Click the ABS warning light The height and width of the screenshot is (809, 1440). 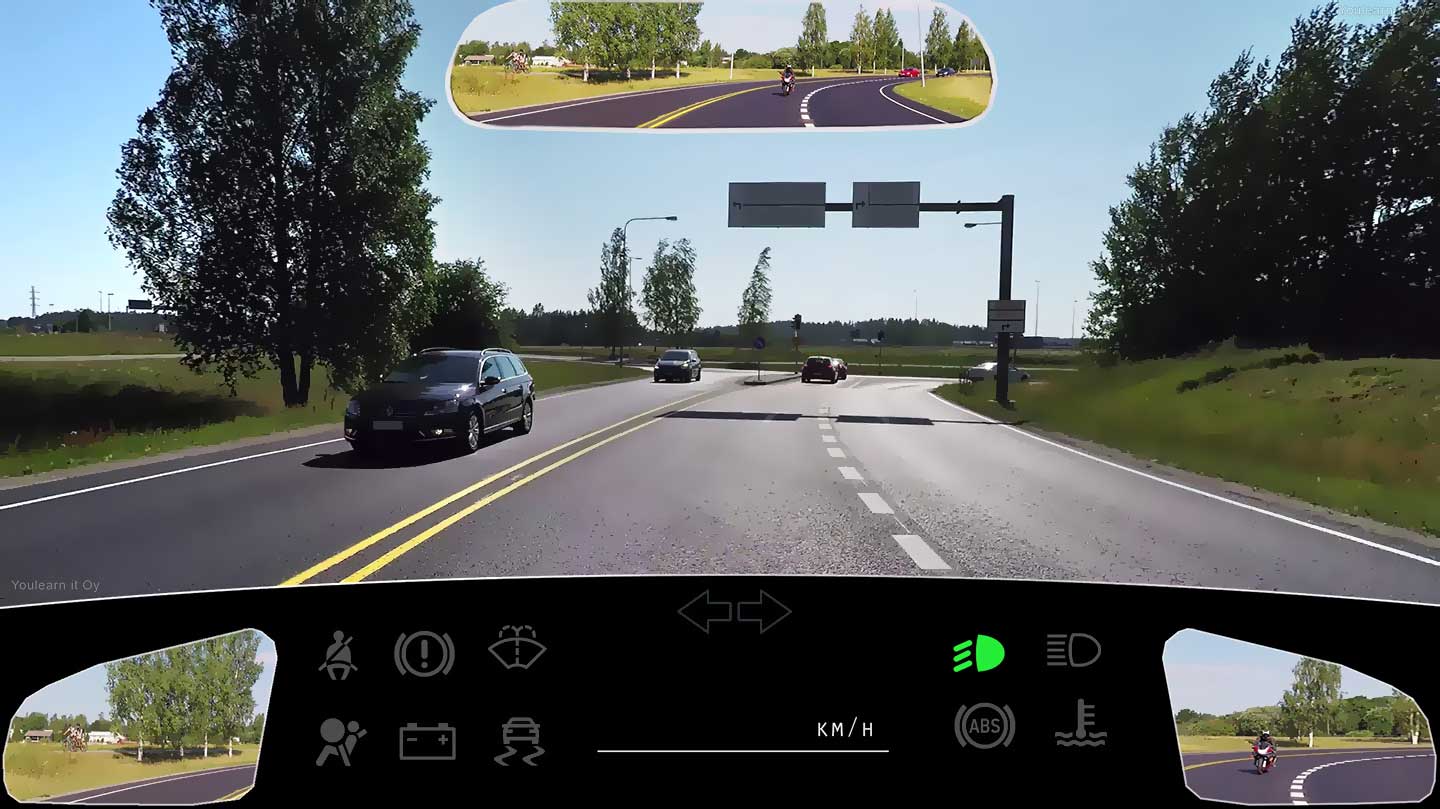click(984, 726)
